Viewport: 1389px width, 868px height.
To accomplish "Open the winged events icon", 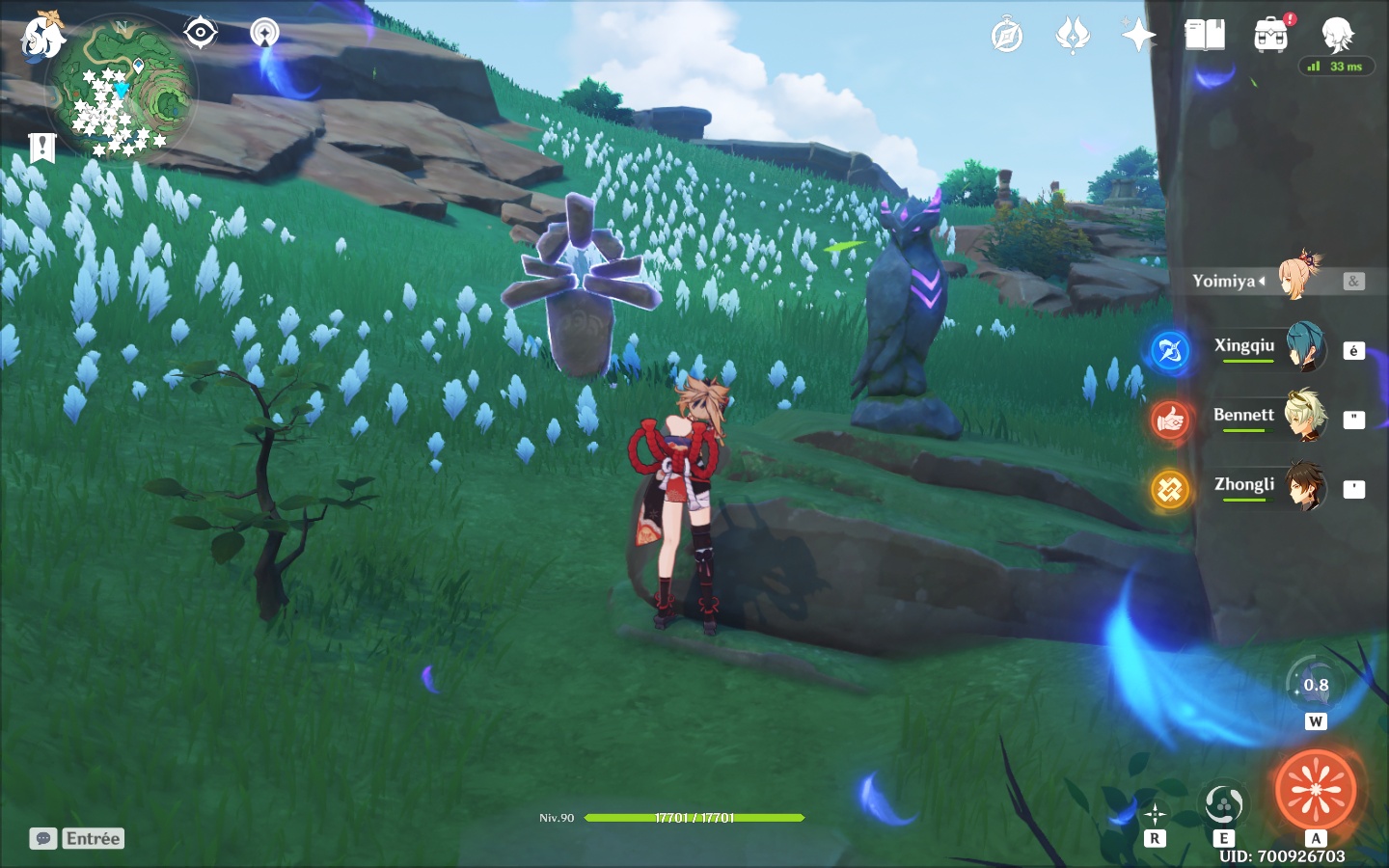I will [x=1073, y=36].
